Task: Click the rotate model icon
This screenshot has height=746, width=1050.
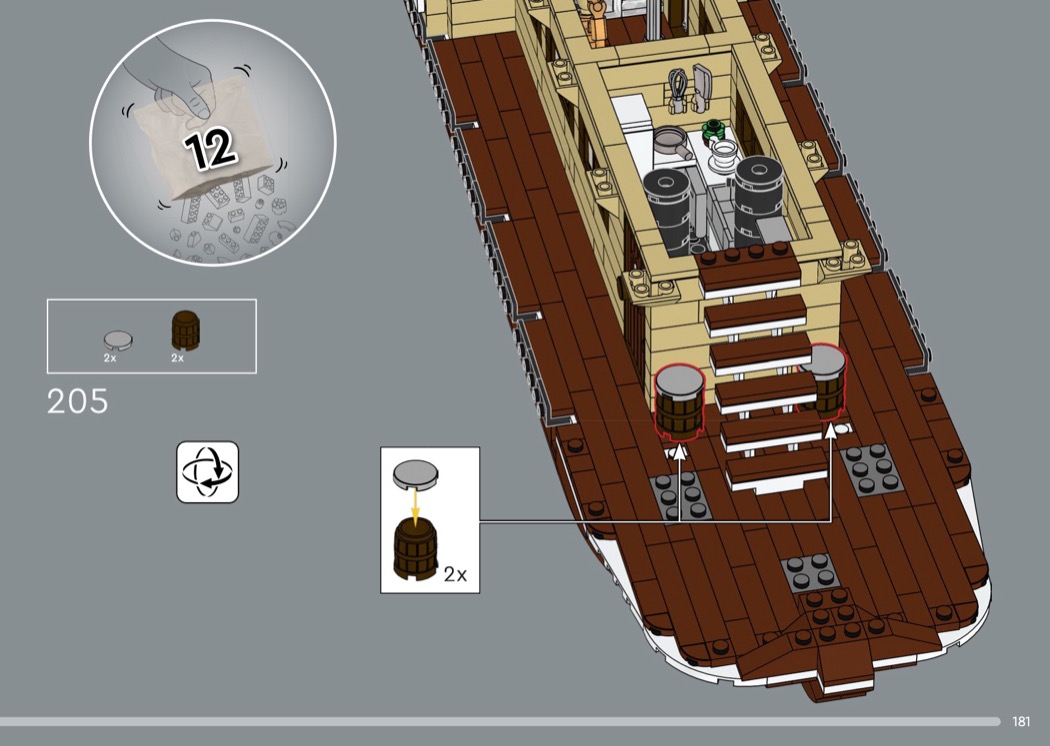Action: (208, 472)
